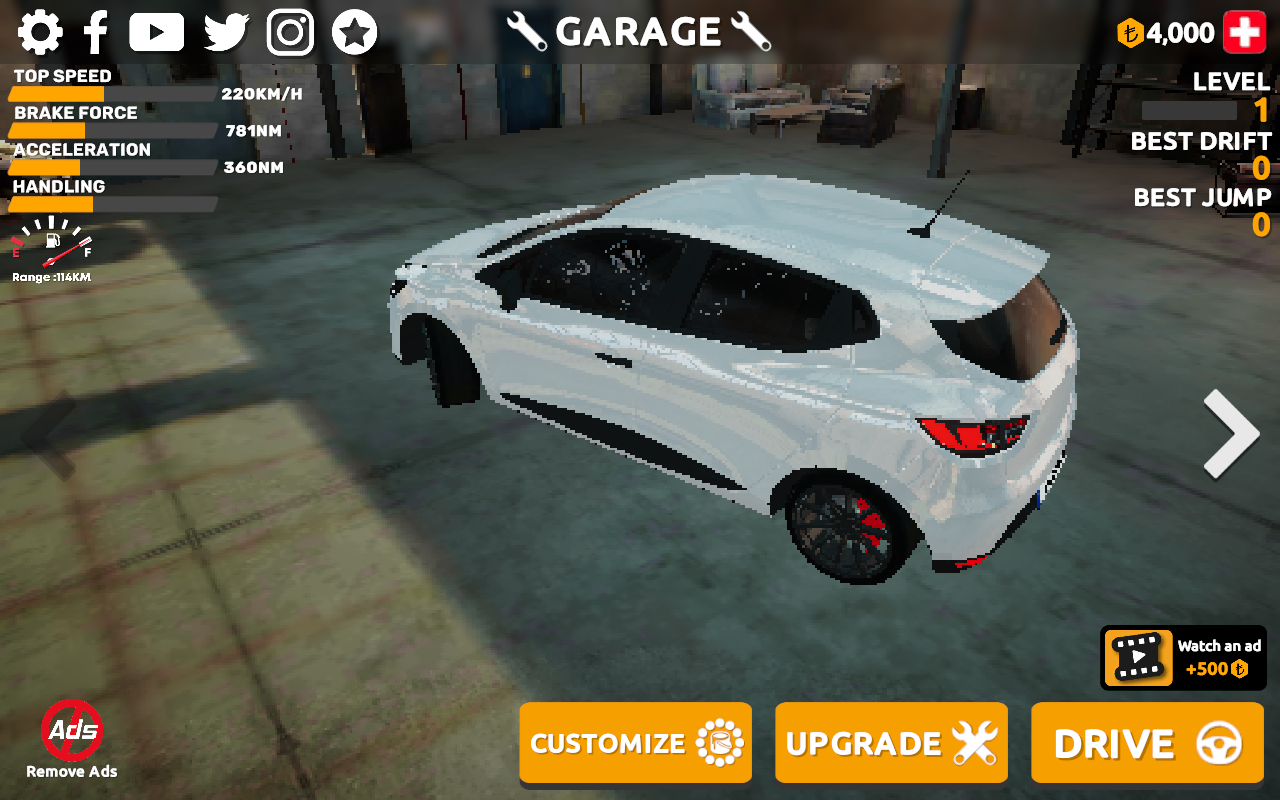This screenshot has height=800, width=1280.
Task: Show the previous car with left arrow
Action: click(x=50, y=433)
